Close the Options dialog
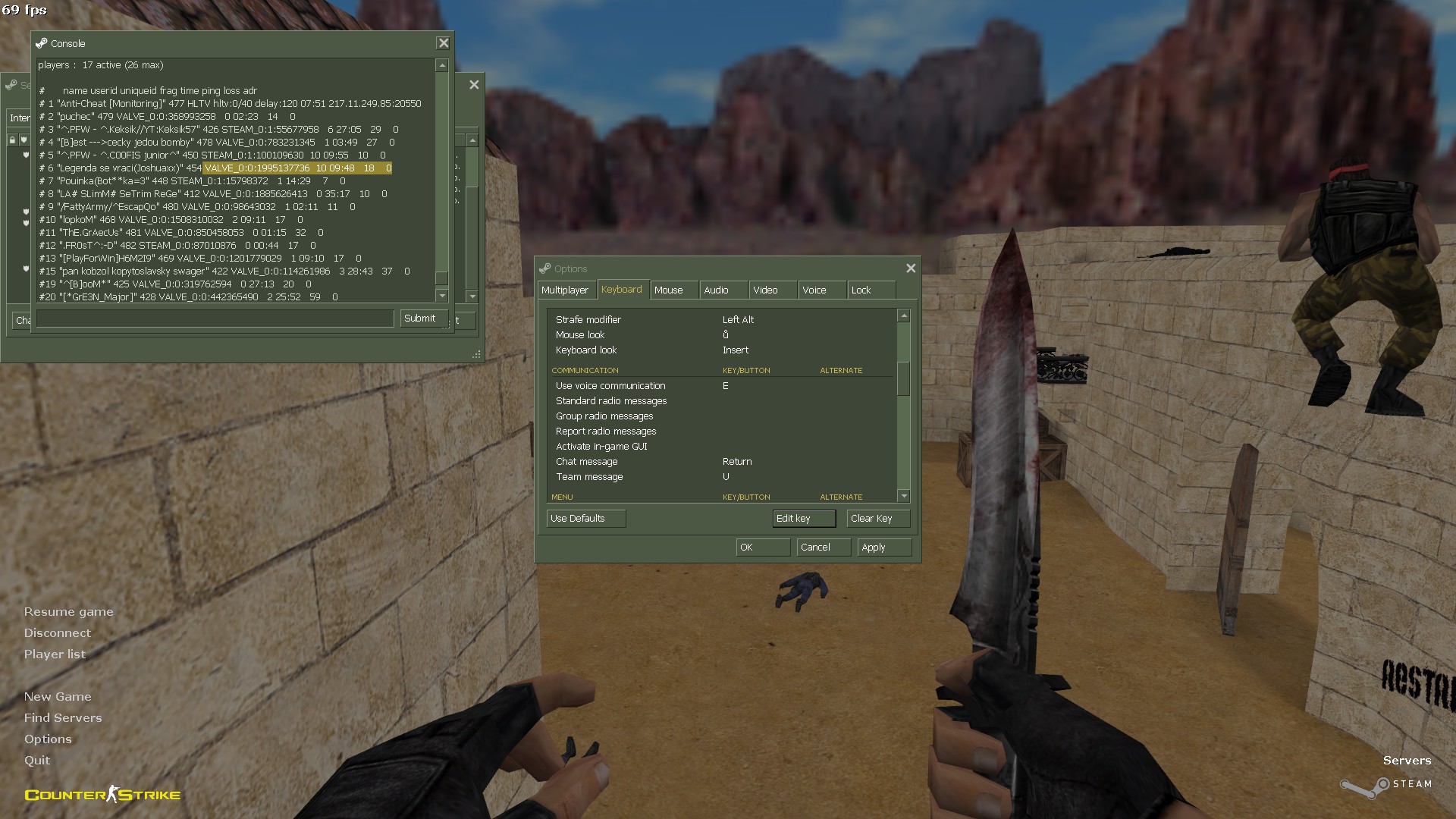 (911, 268)
